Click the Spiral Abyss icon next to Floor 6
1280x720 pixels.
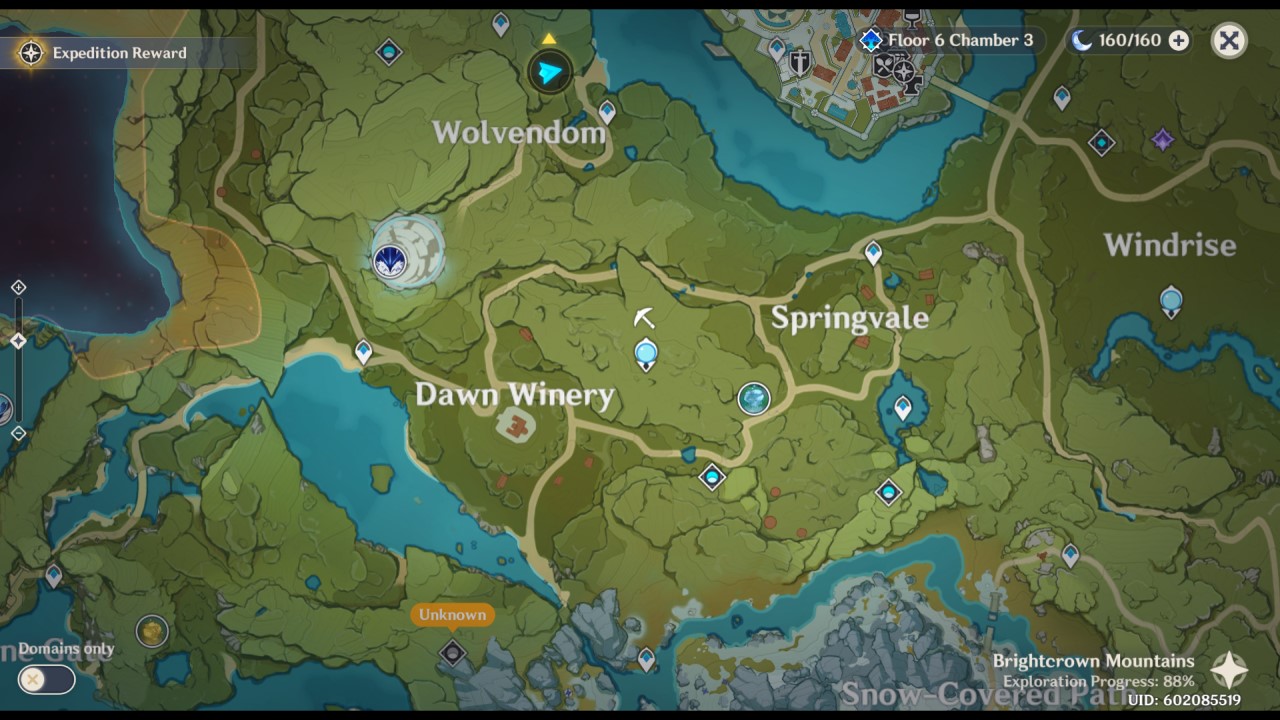coord(869,41)
